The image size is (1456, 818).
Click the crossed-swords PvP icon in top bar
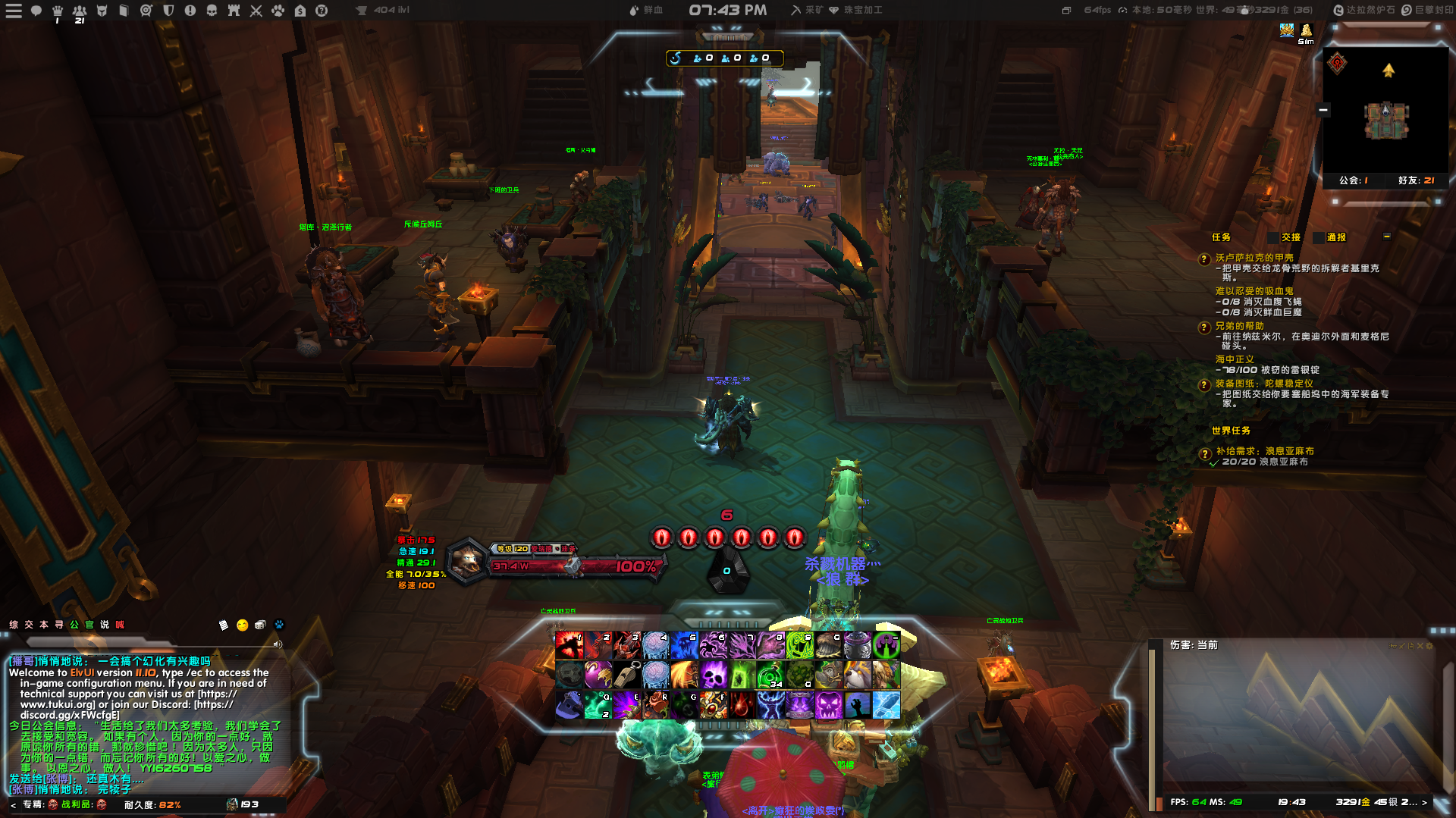tap(256, 11)
